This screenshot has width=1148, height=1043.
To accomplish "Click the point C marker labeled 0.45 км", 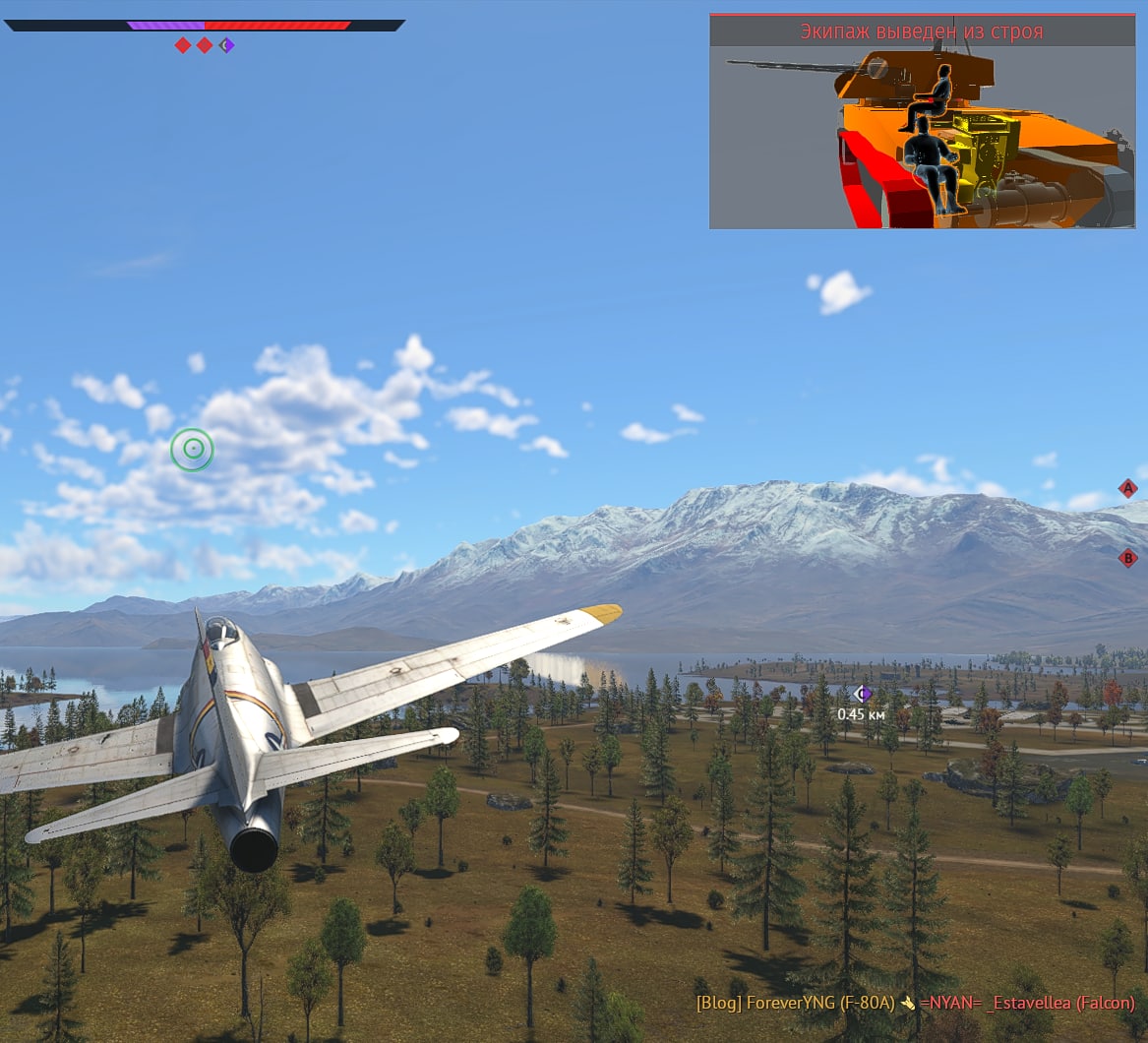I will [x=863, y=694].
